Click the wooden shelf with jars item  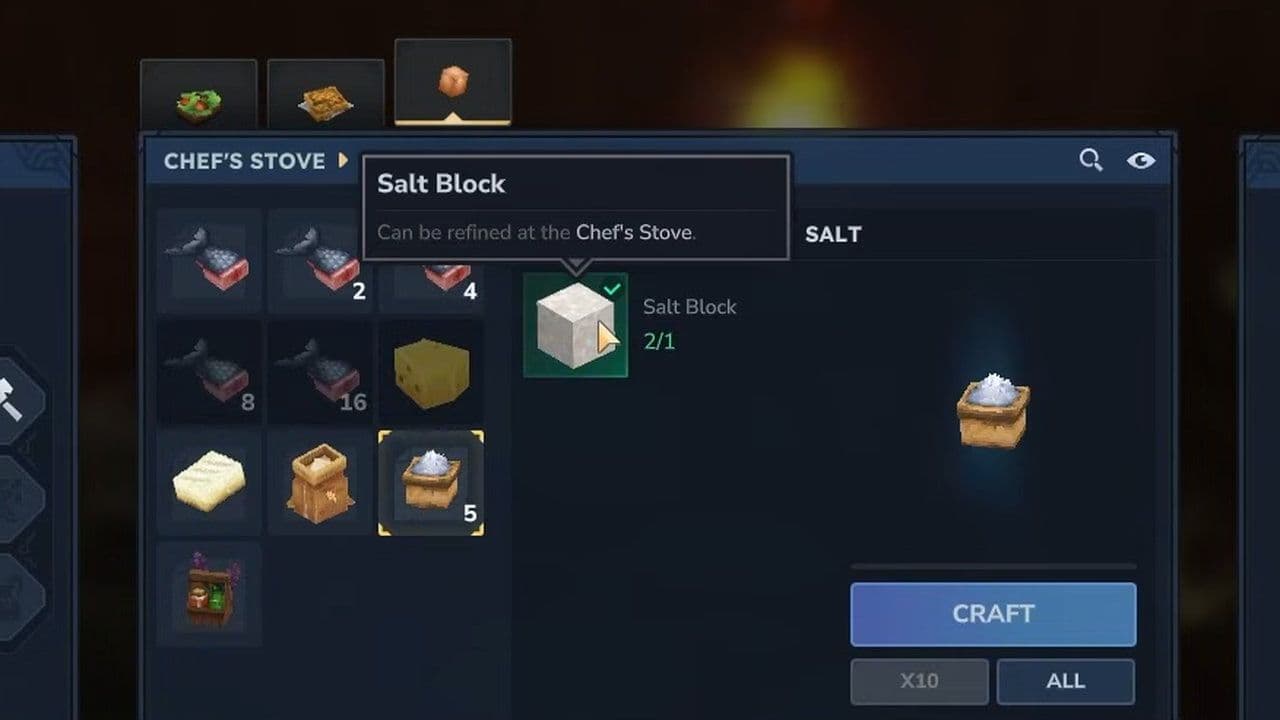click(208, 592)
